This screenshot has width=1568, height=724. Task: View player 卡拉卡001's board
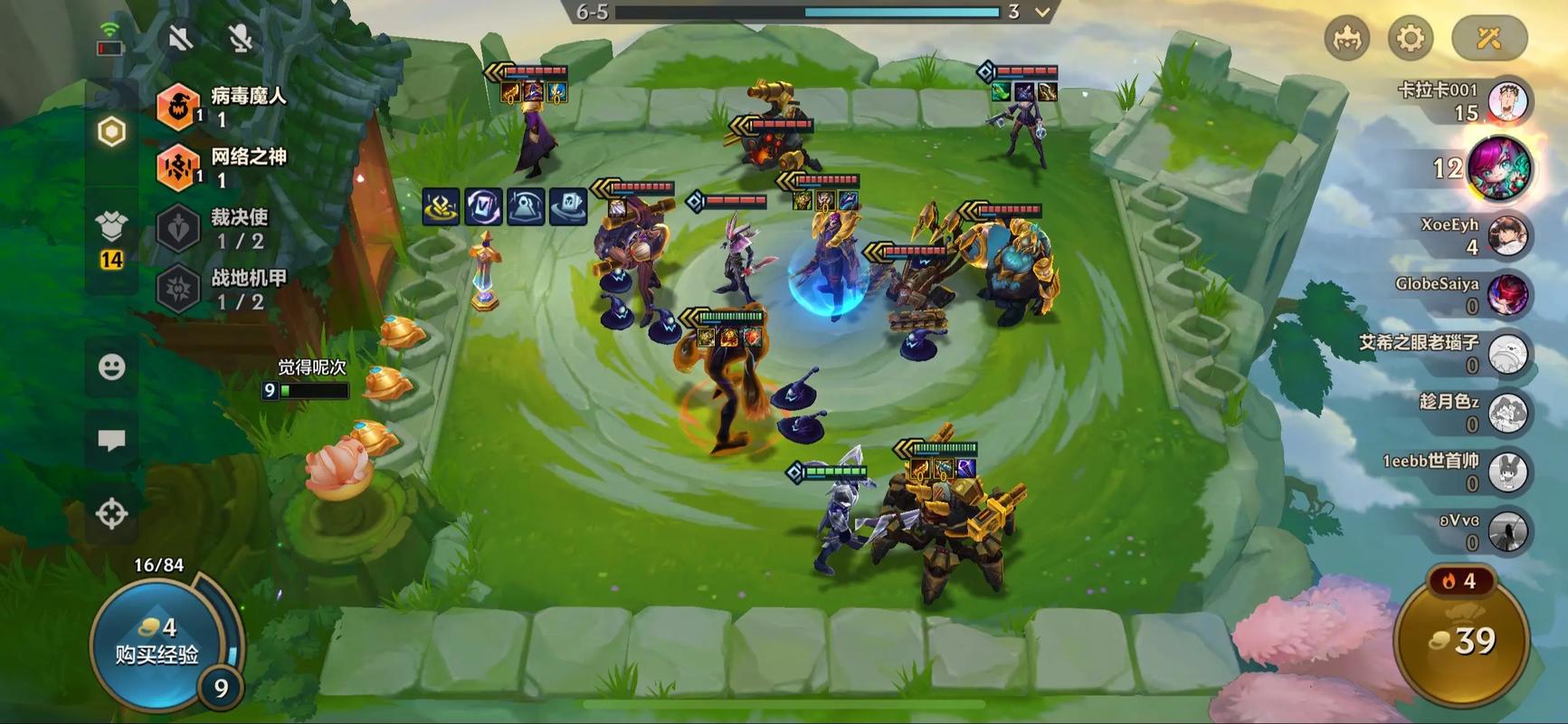point(1506,101)
